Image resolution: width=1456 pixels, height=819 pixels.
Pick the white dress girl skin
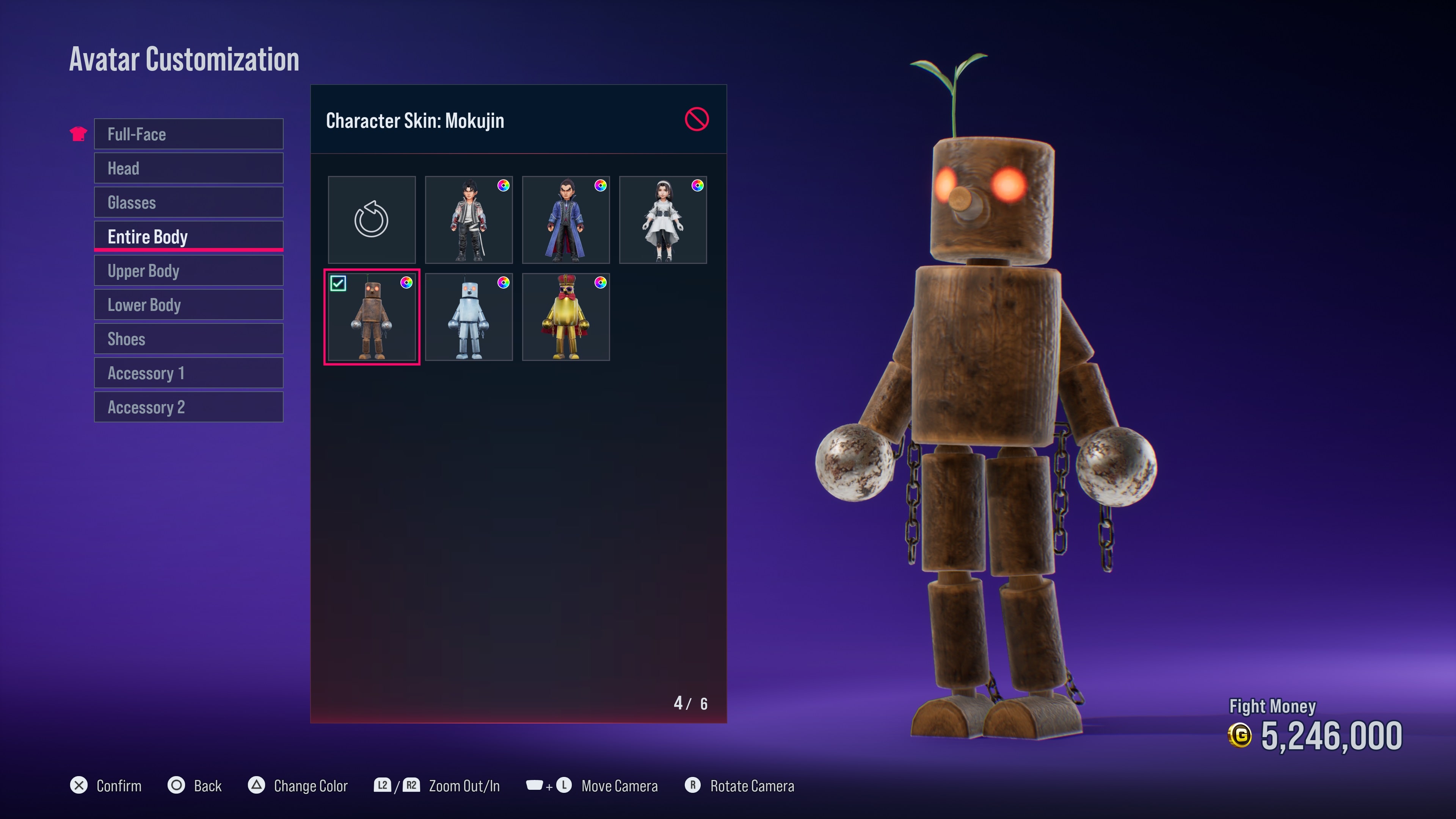[x=662, y=220]
